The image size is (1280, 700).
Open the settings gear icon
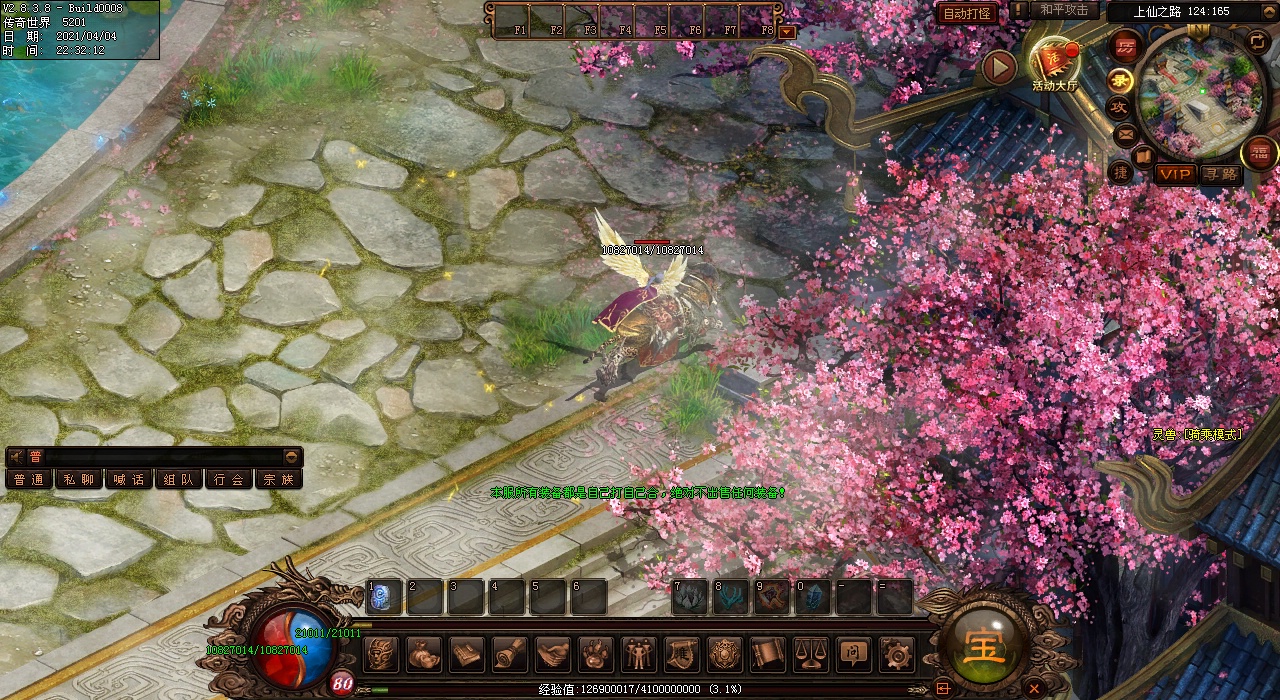point(897,654)
